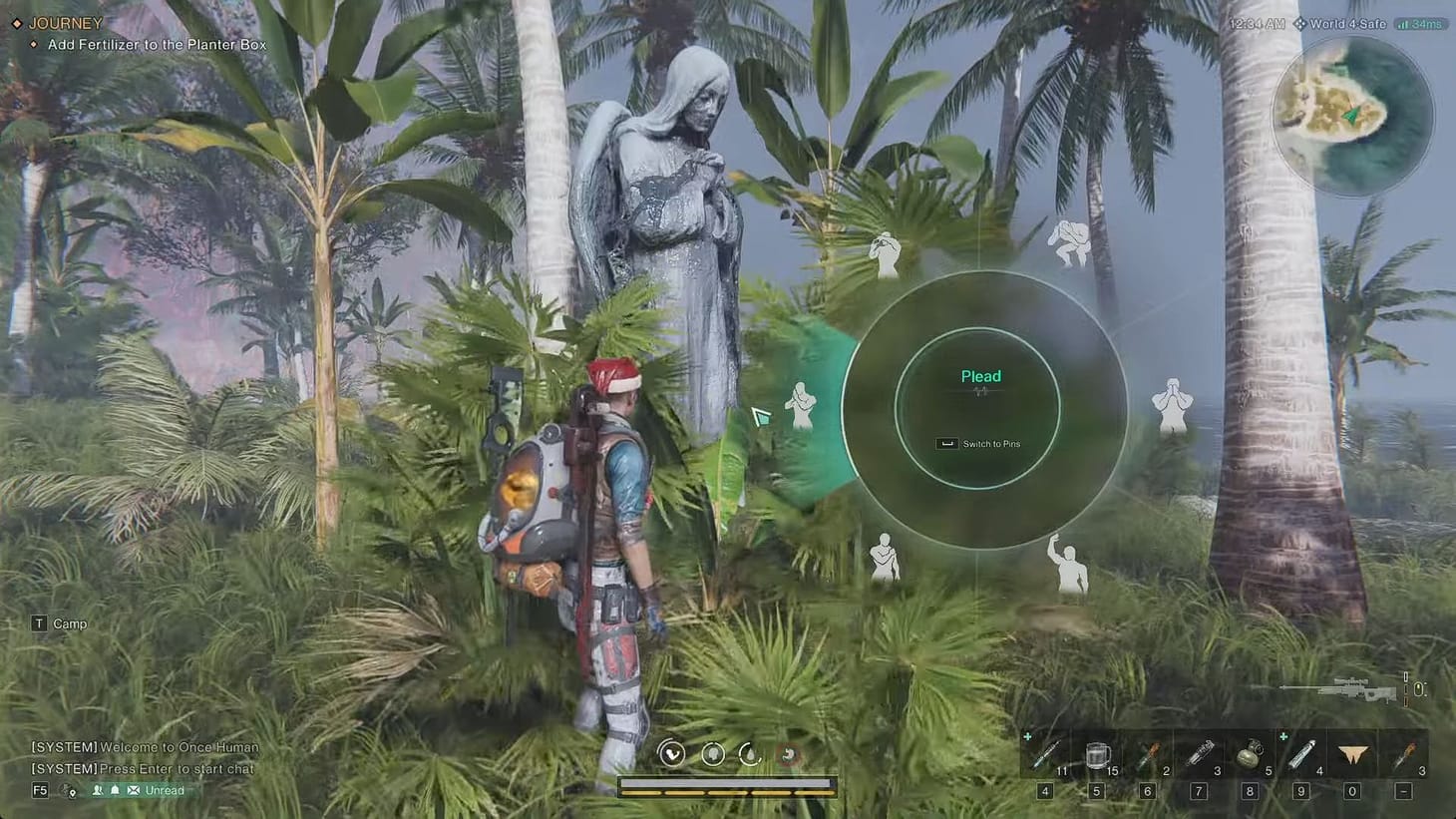Select the mug item in hotbar slot 5
This screenshot has height=819, width=1456.
click(x=1097, y=755)
